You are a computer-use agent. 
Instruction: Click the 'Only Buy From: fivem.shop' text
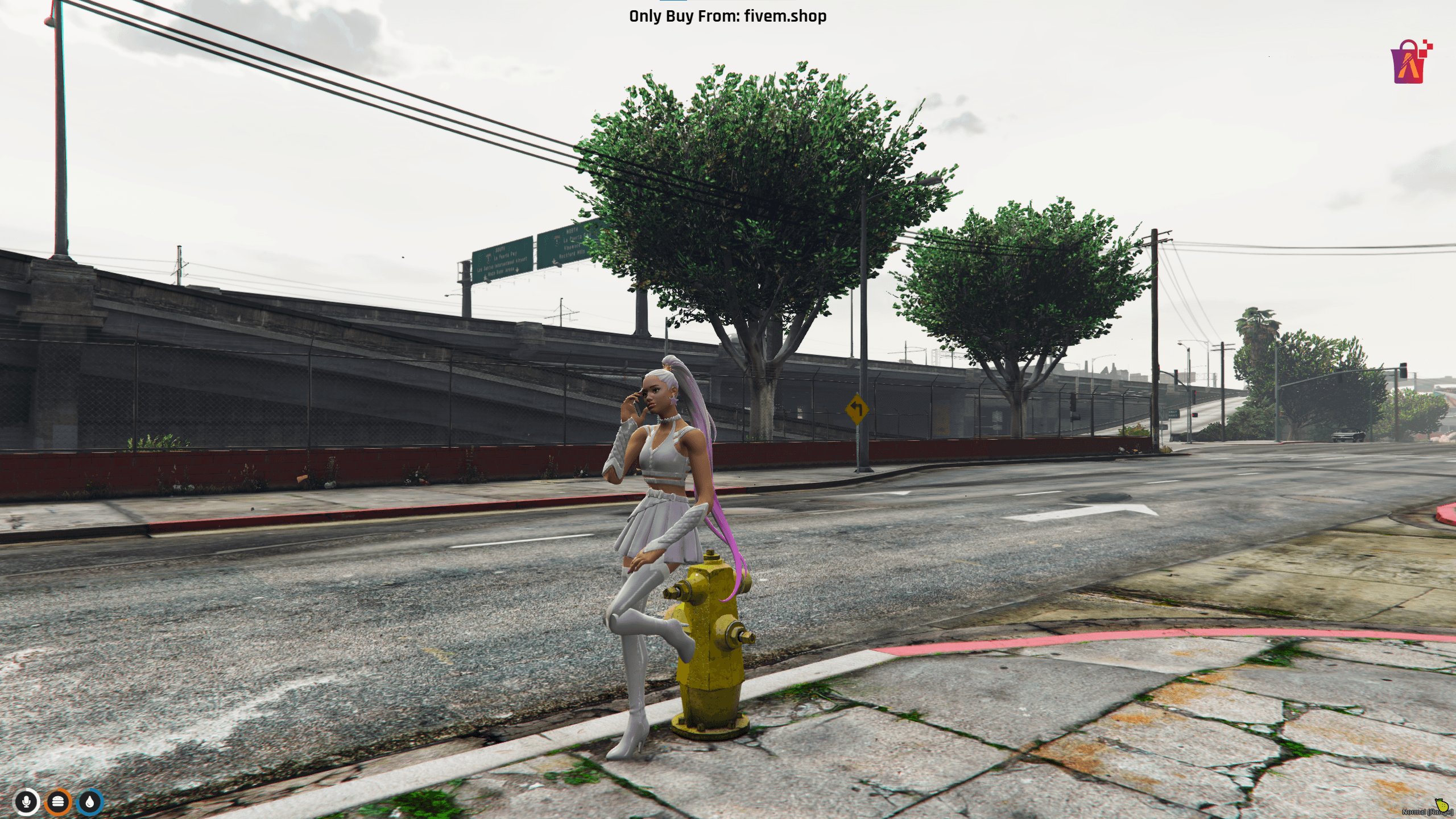click(728, 16)
